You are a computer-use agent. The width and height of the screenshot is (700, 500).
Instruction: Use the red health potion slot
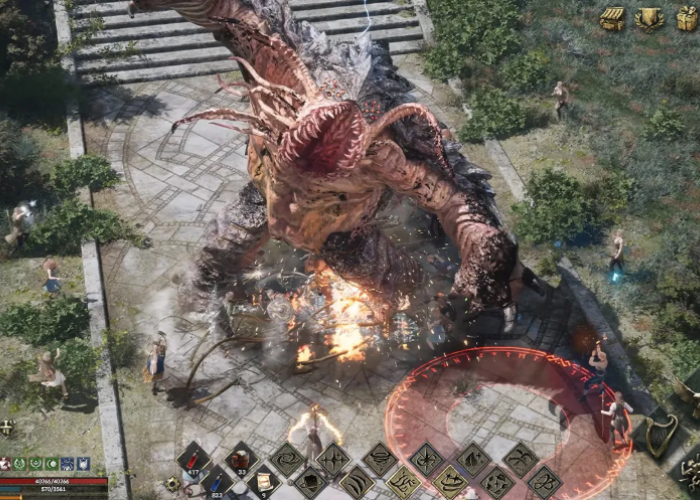[194, 460]
